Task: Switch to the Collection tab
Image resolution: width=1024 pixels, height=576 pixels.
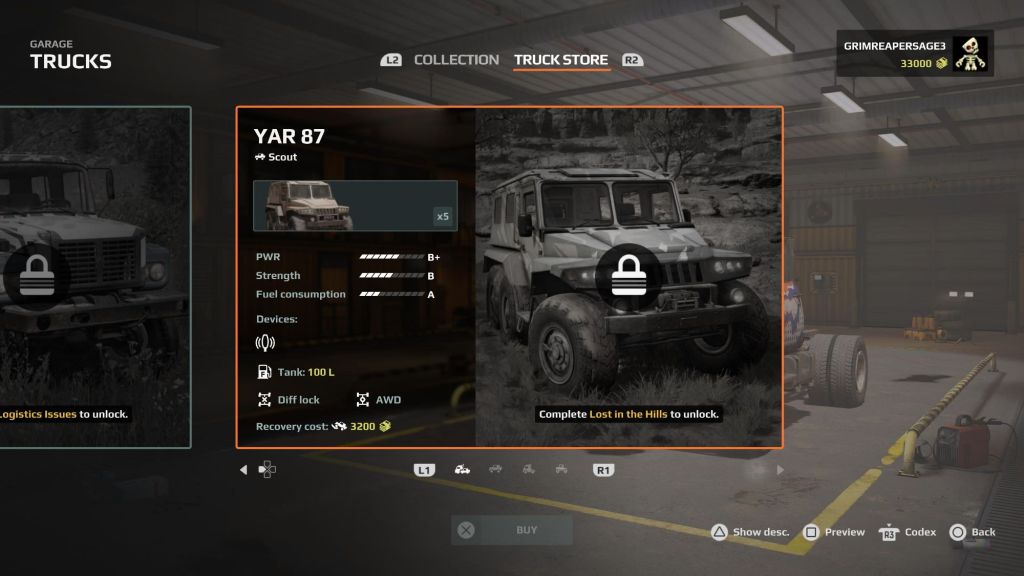Action: (456, 60)
